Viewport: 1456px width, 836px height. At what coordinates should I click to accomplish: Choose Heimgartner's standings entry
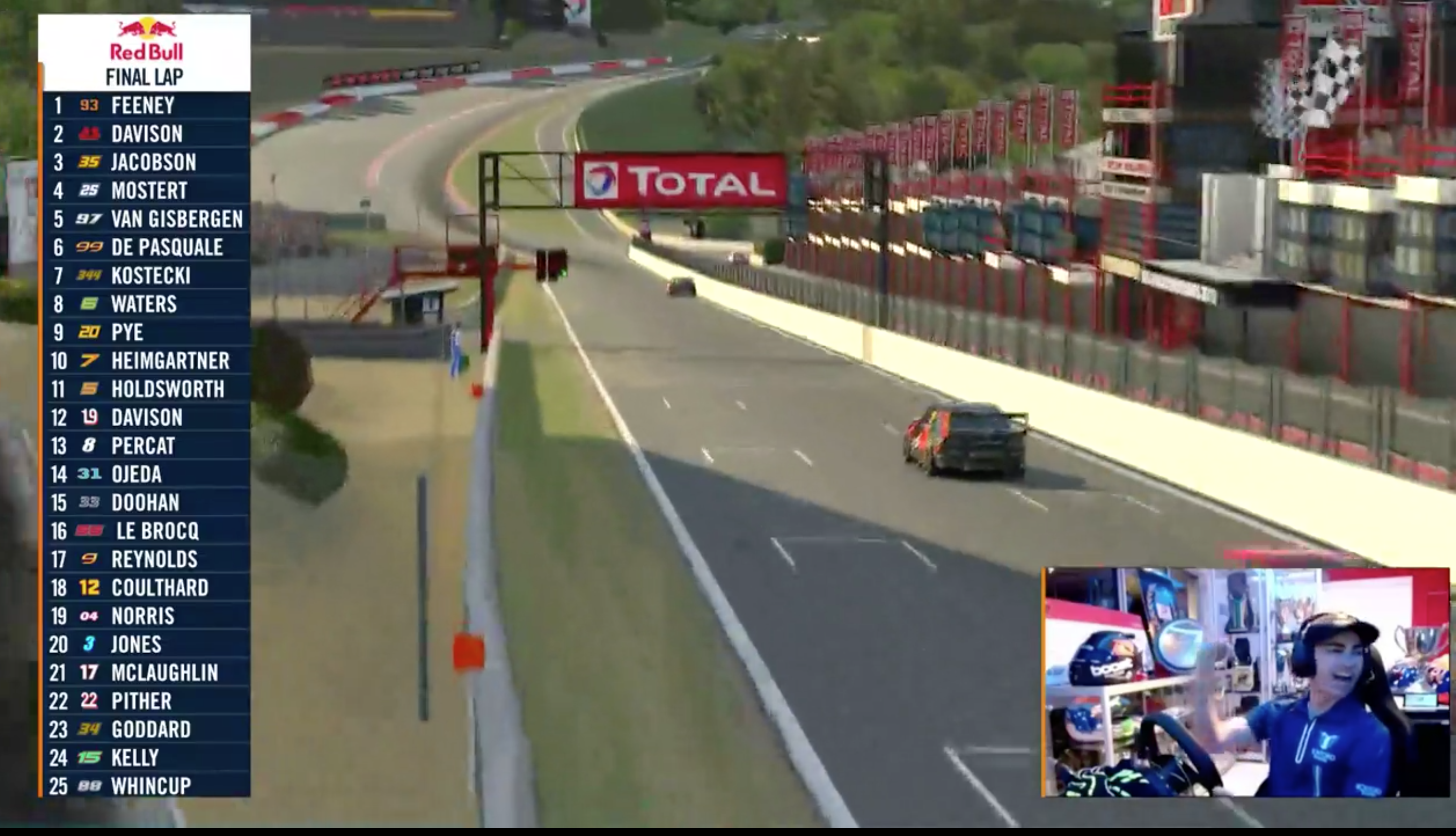[146, 360]
